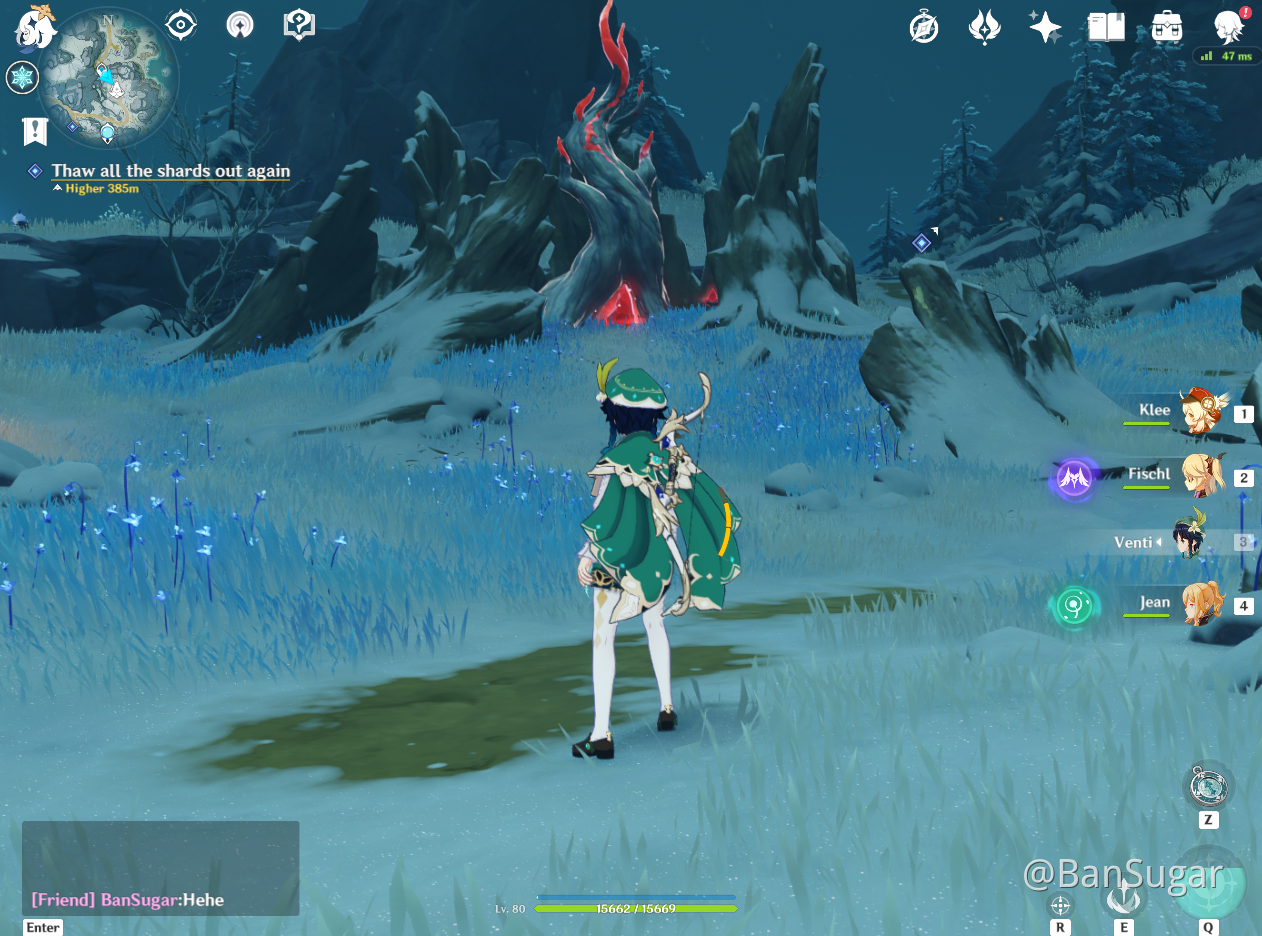Open the Paimon menu icon
This screenshot has width=1262, height=936.
[35, 28]
